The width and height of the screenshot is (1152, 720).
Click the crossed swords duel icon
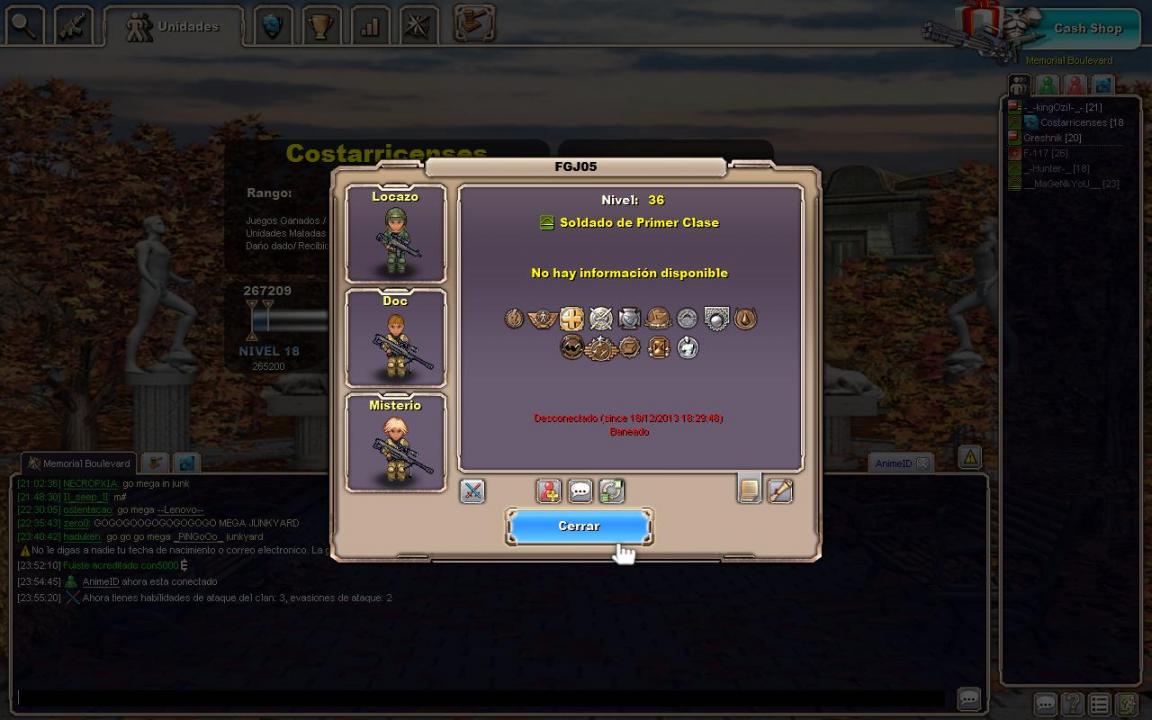(472, 491)
